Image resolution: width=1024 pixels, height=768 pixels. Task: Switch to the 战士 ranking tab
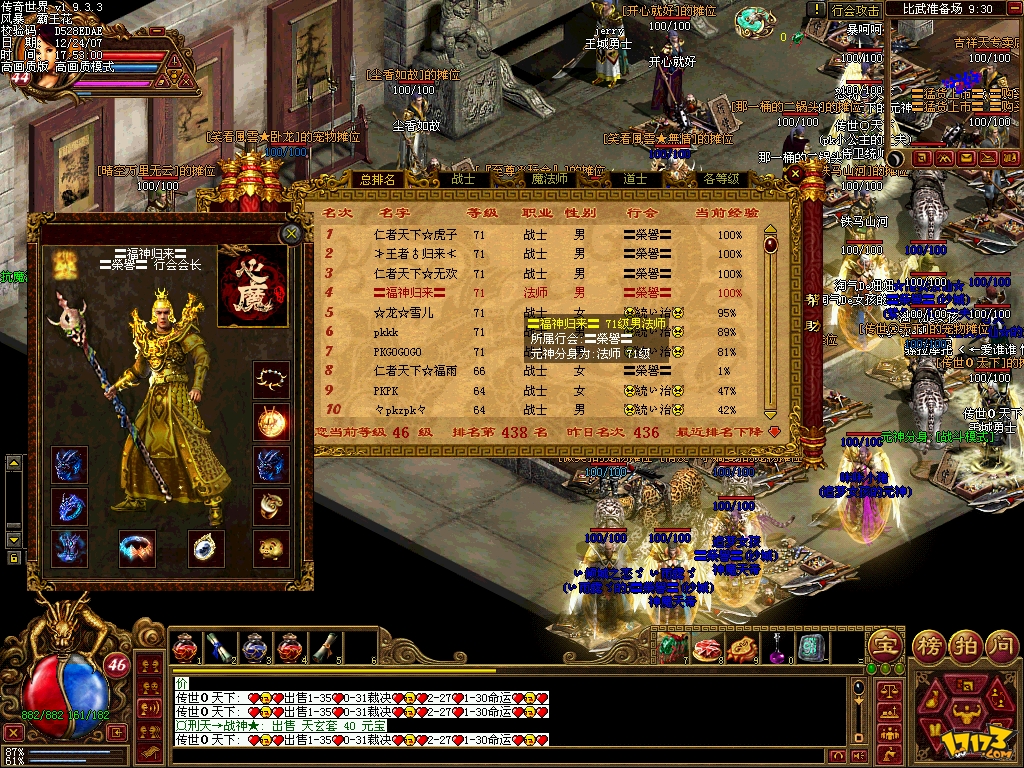click(462, 180)
